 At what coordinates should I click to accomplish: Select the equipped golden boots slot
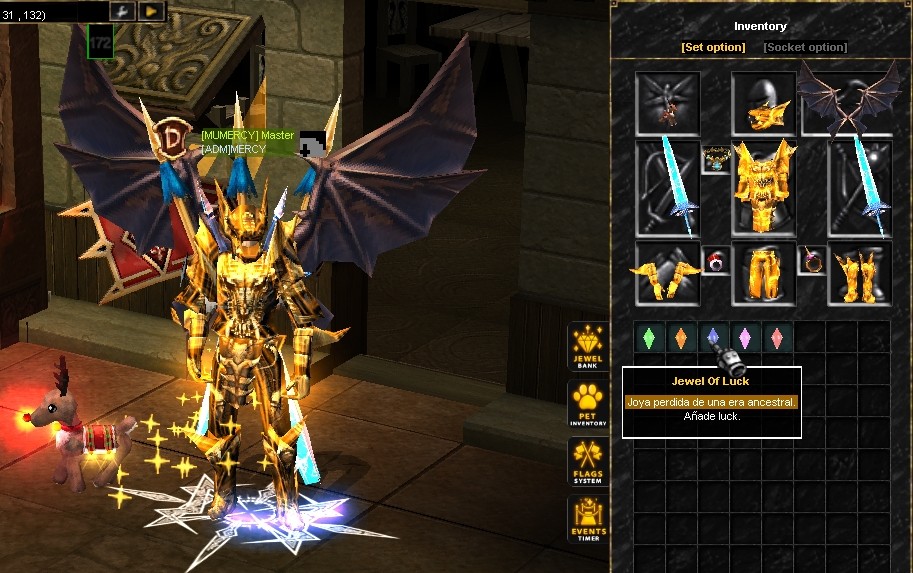[x=860, y=273]
